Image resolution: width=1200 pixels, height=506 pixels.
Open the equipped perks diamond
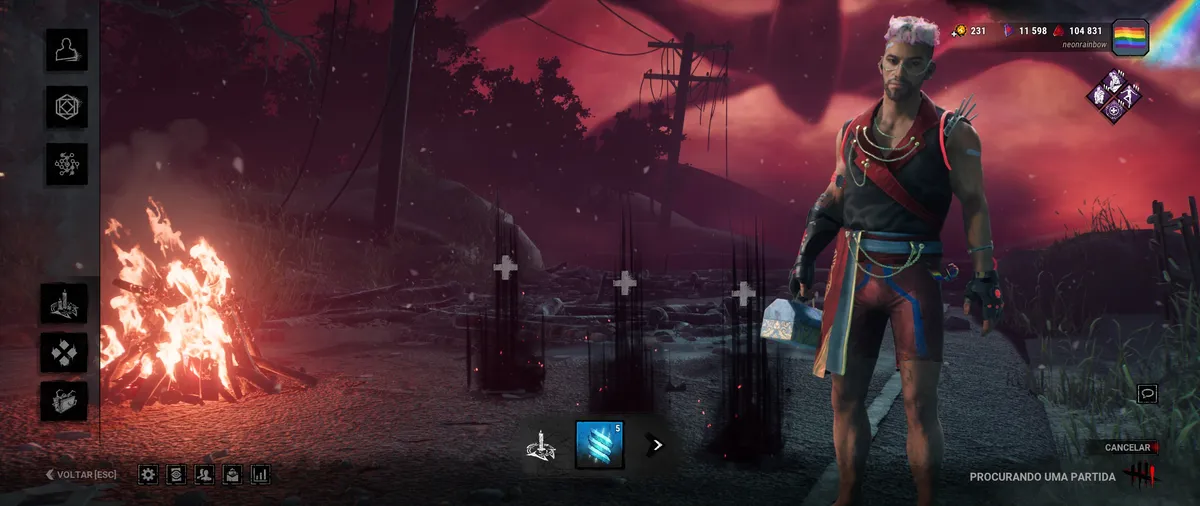(x=1112, y=97)
